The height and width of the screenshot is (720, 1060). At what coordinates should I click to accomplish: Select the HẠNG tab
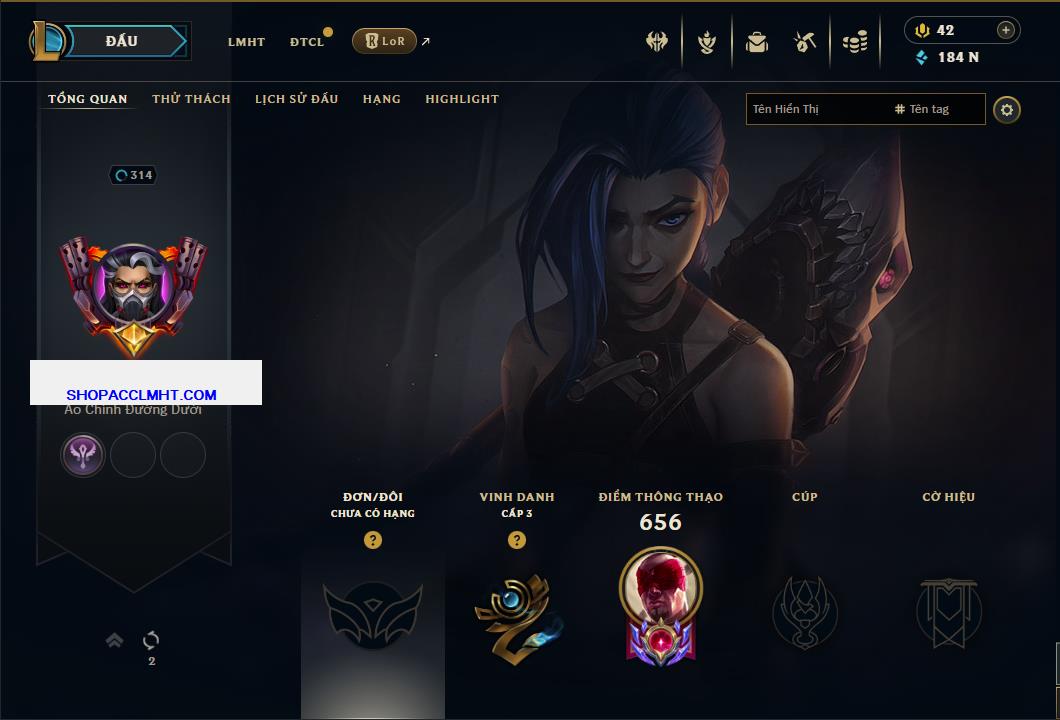381,99
